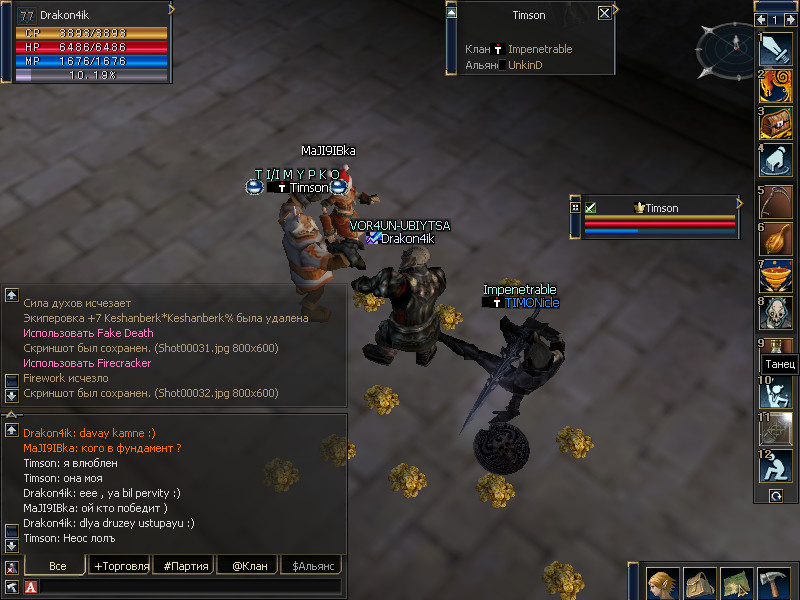800x600 pixels.
Task: Go to the previous hotbar page
Action: [761, 20]
